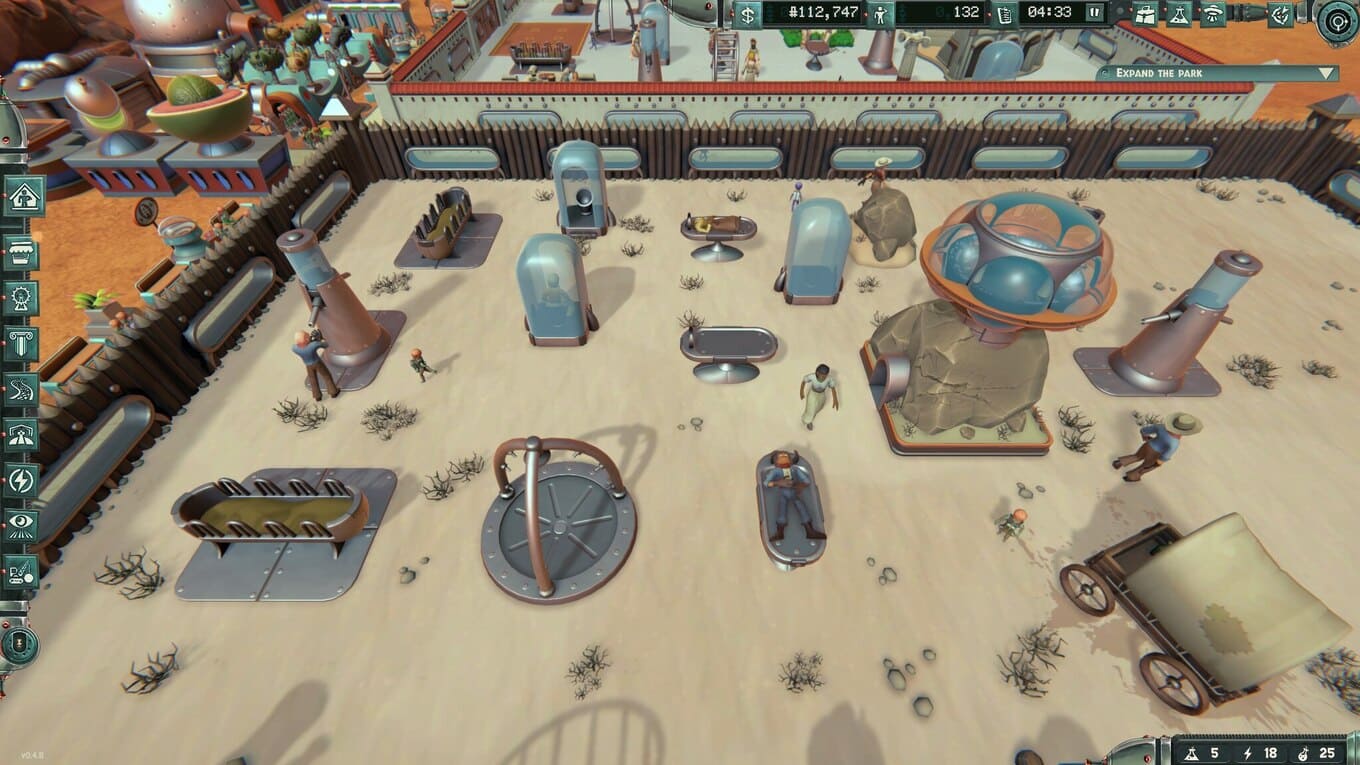
Task: Pause the game with the pause button
Action: pos(1095,13)
